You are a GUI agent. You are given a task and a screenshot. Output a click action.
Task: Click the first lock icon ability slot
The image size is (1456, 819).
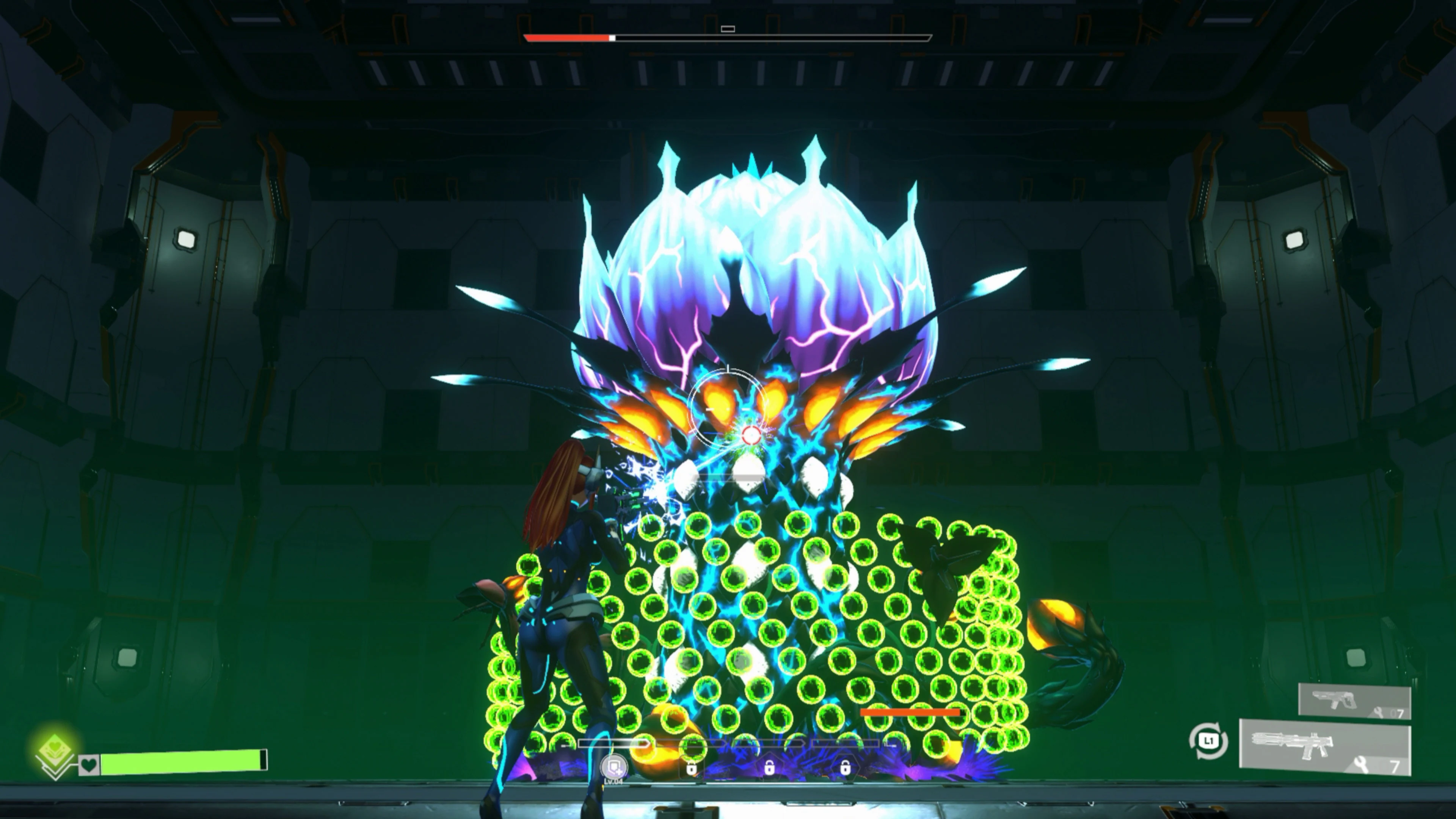click(692, 769)
